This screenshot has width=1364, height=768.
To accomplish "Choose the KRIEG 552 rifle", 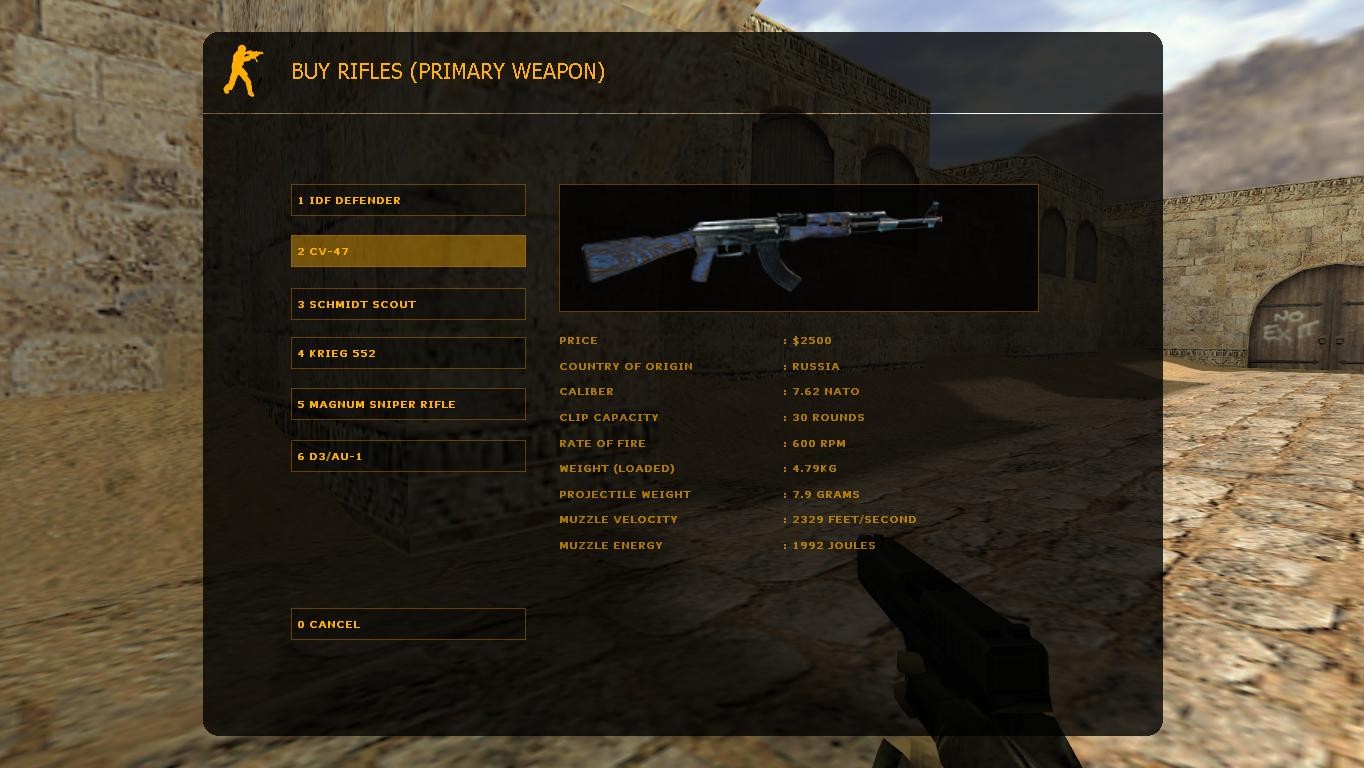I will [x=407, y=352].
